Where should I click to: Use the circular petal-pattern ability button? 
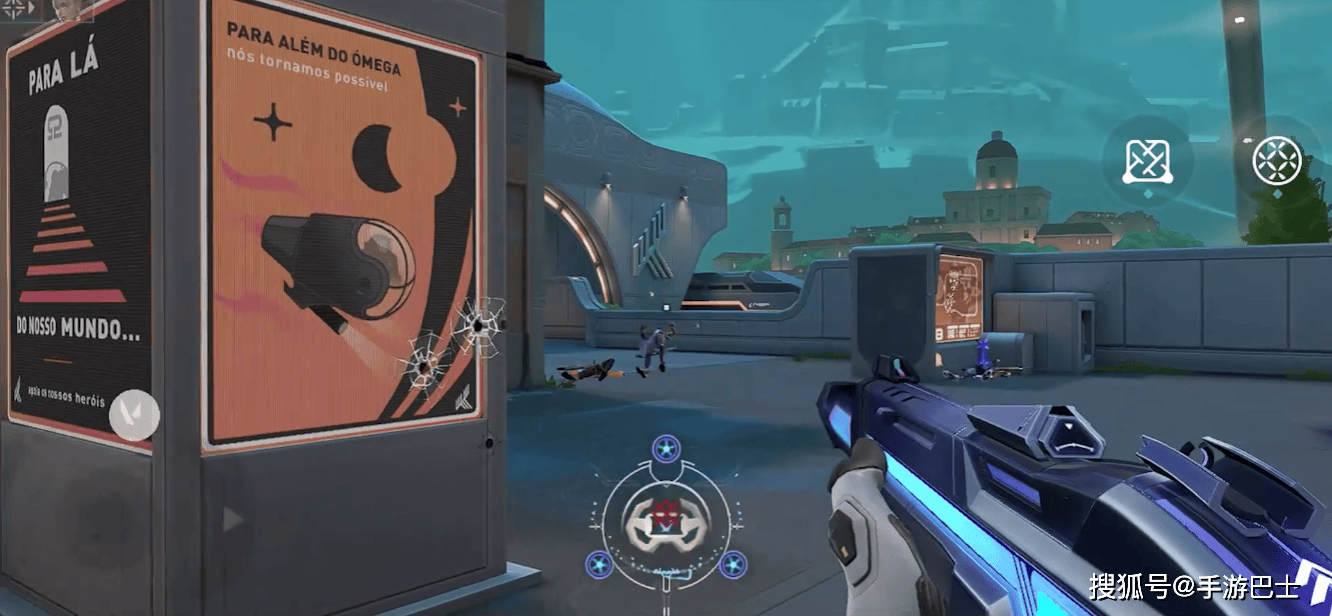point(1277,160)
